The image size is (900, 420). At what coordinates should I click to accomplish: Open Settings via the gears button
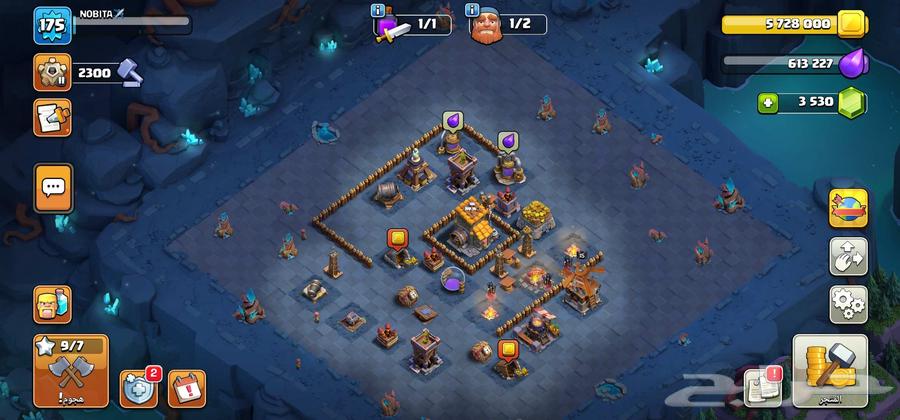click(x=848, y=302)
